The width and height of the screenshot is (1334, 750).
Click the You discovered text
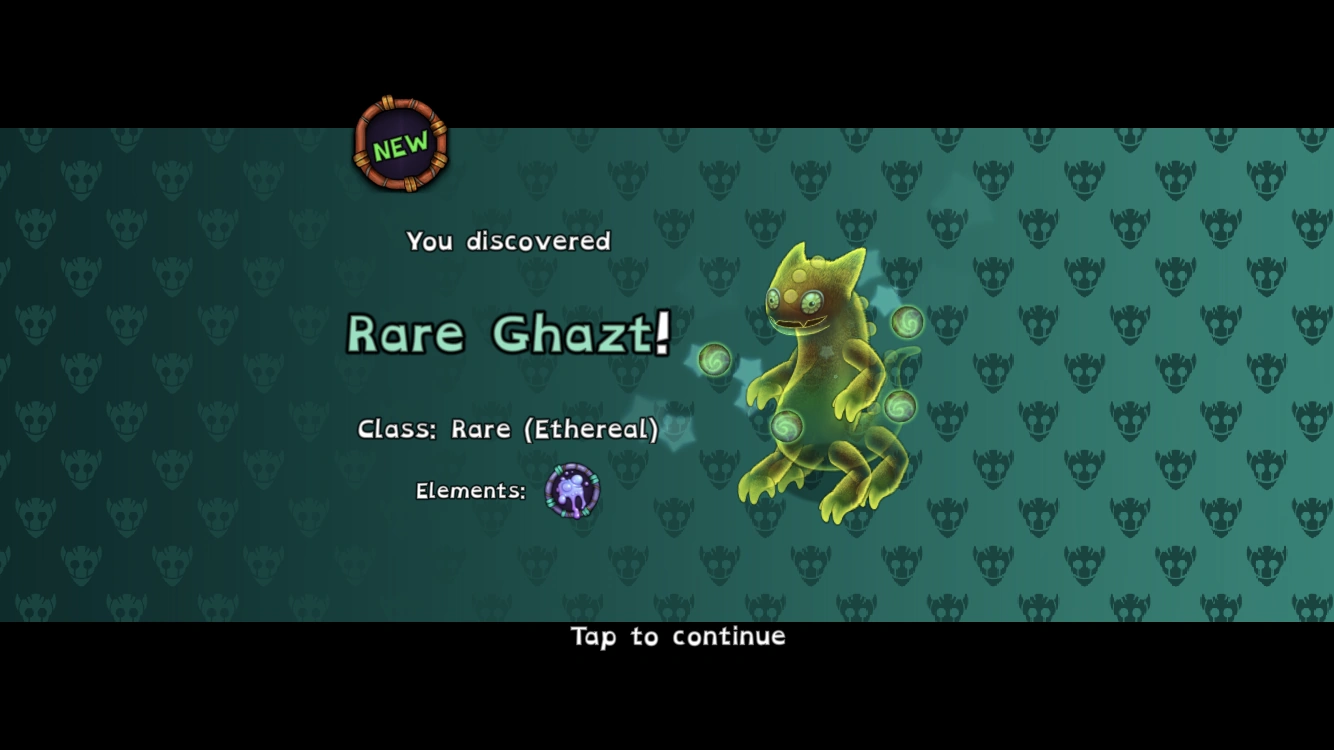507,240
